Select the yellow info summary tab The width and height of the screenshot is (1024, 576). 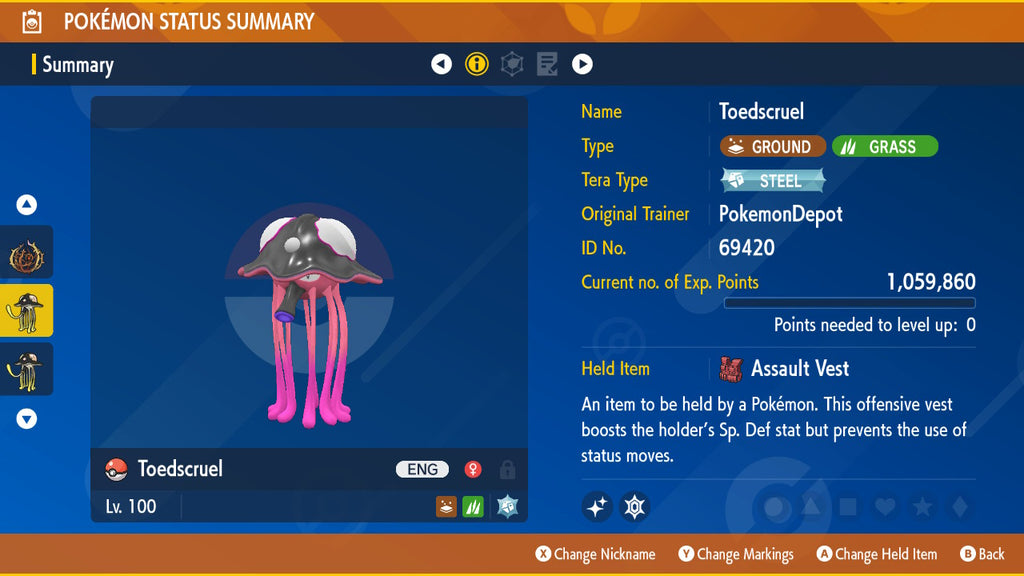click(x=477, y=64)
